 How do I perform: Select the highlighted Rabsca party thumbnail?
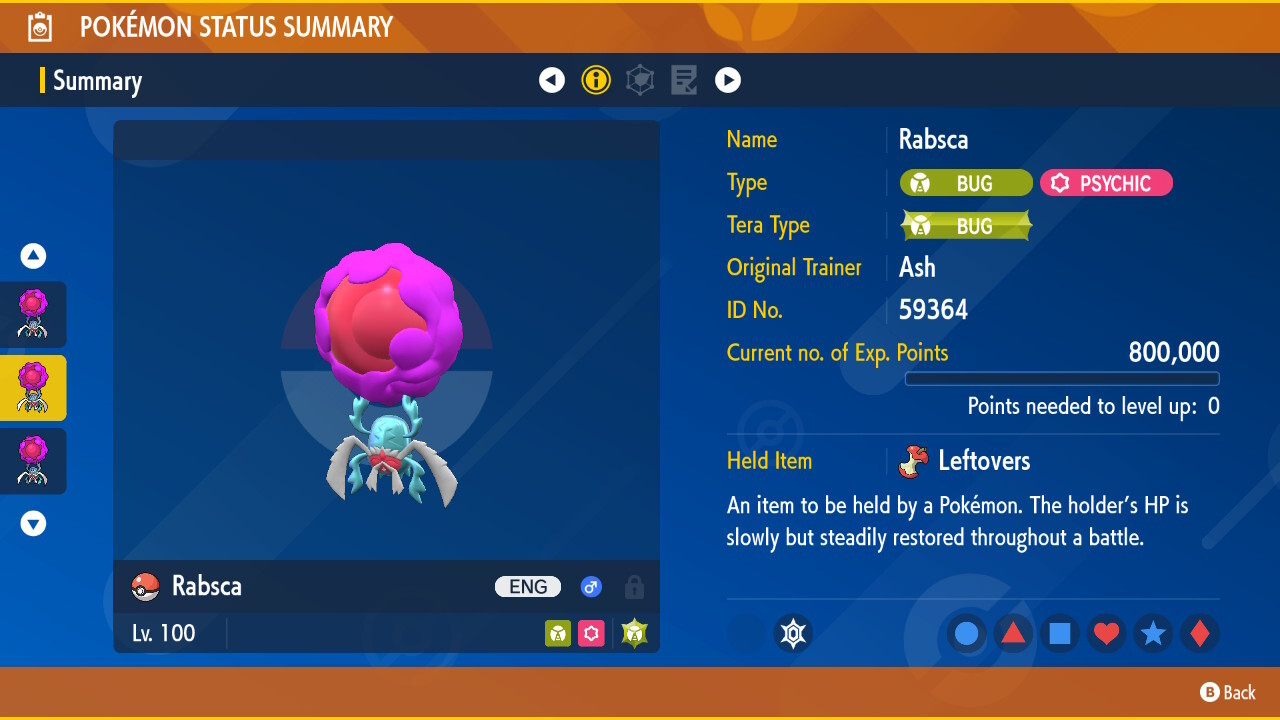34,388
